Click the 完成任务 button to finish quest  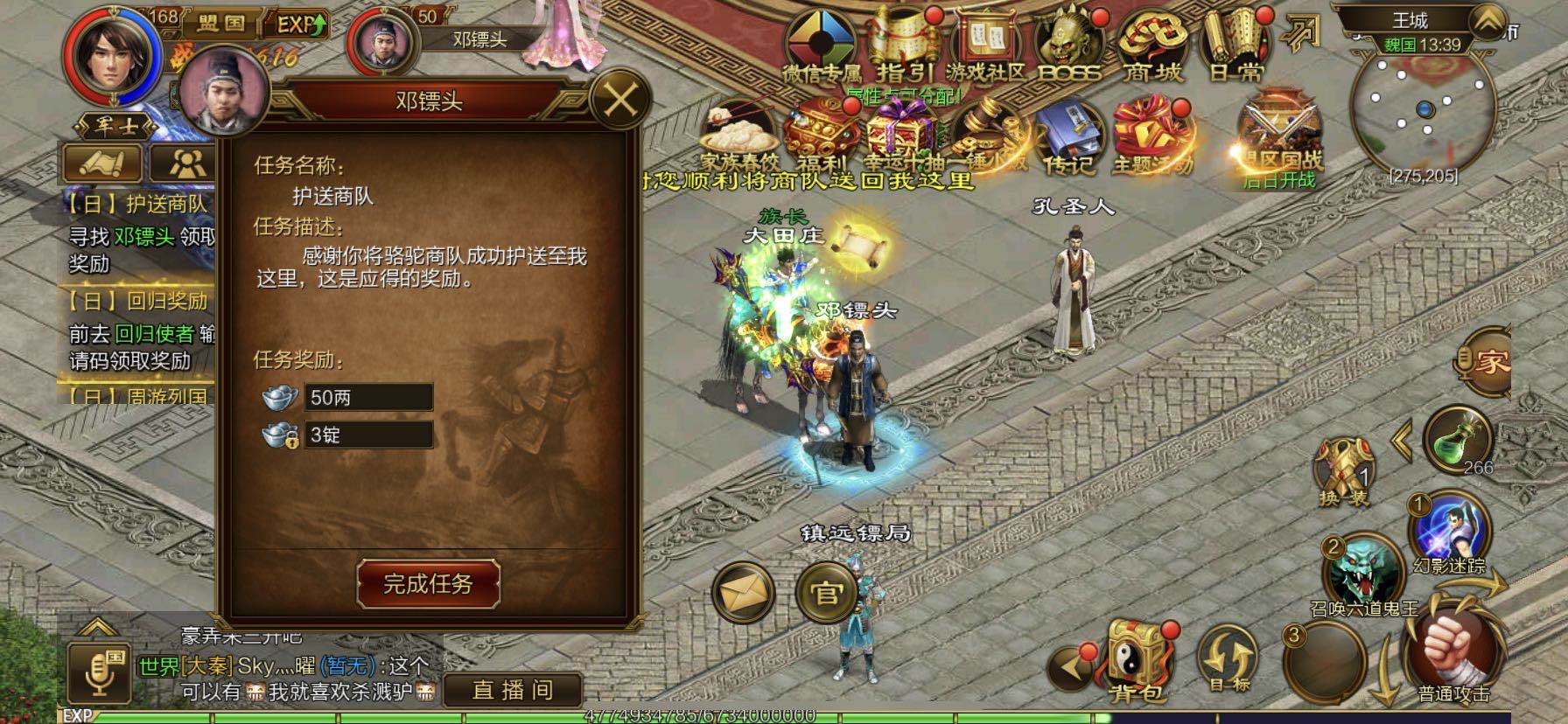pos(428,583)
